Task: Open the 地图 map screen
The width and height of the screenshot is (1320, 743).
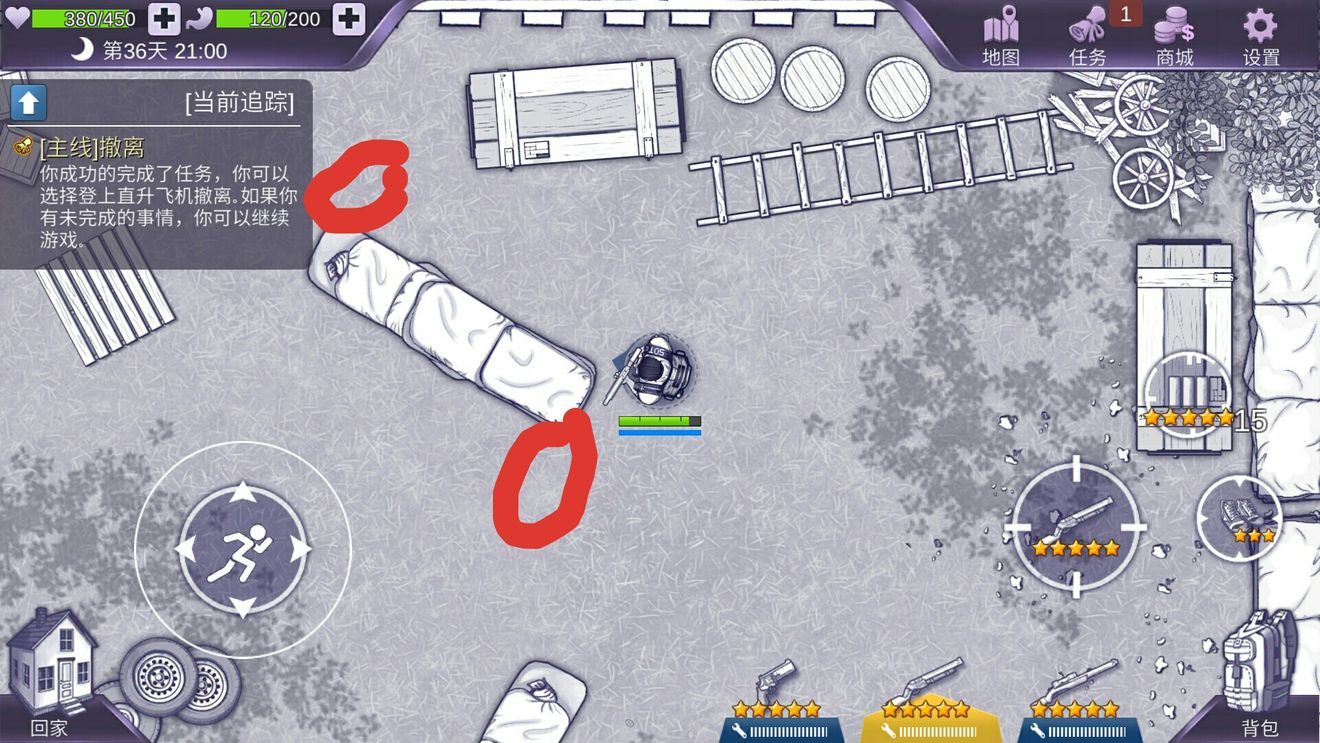Action: [1001, 36]
